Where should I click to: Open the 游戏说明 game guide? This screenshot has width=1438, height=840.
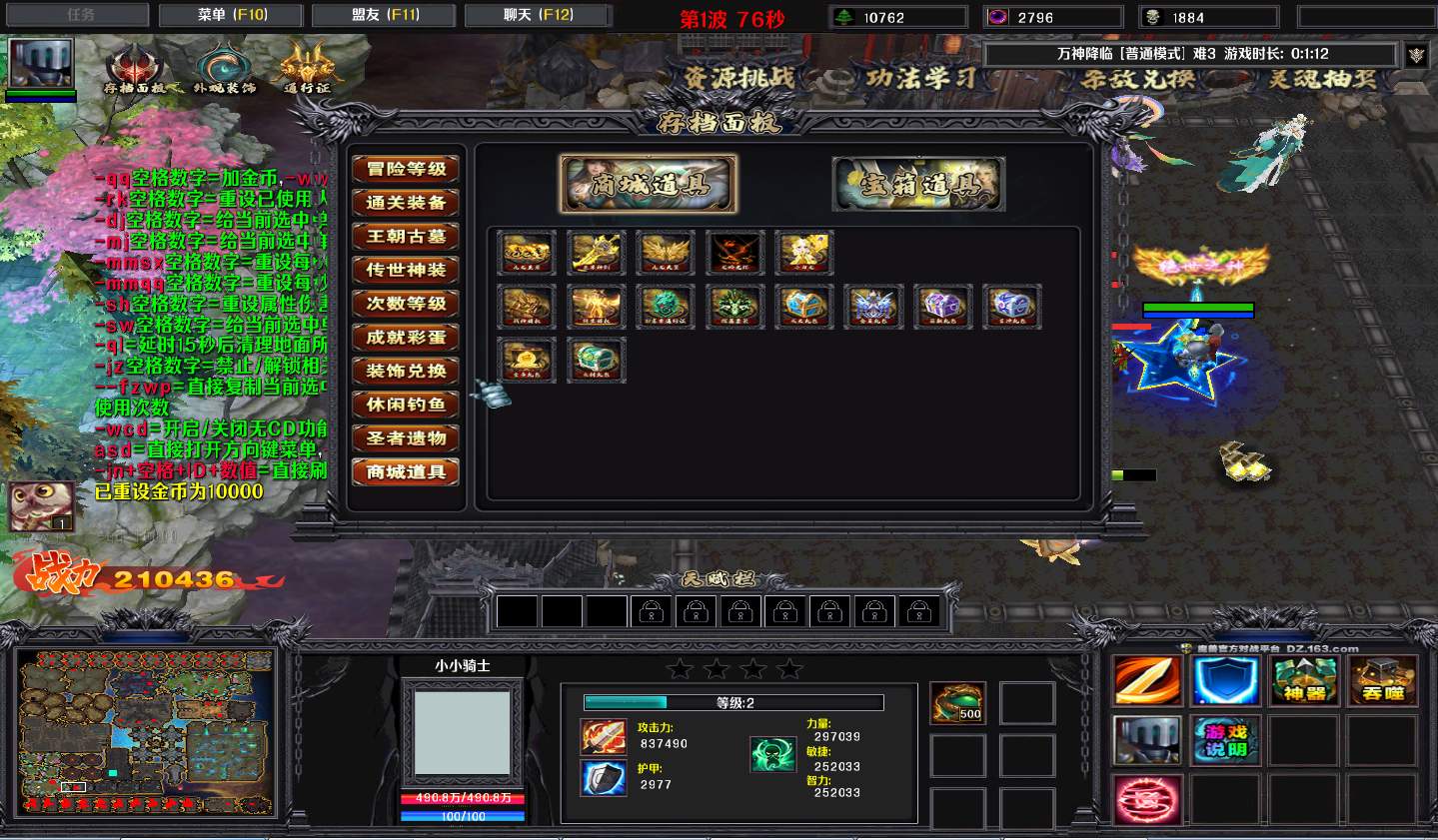(x=1226, y=740)
